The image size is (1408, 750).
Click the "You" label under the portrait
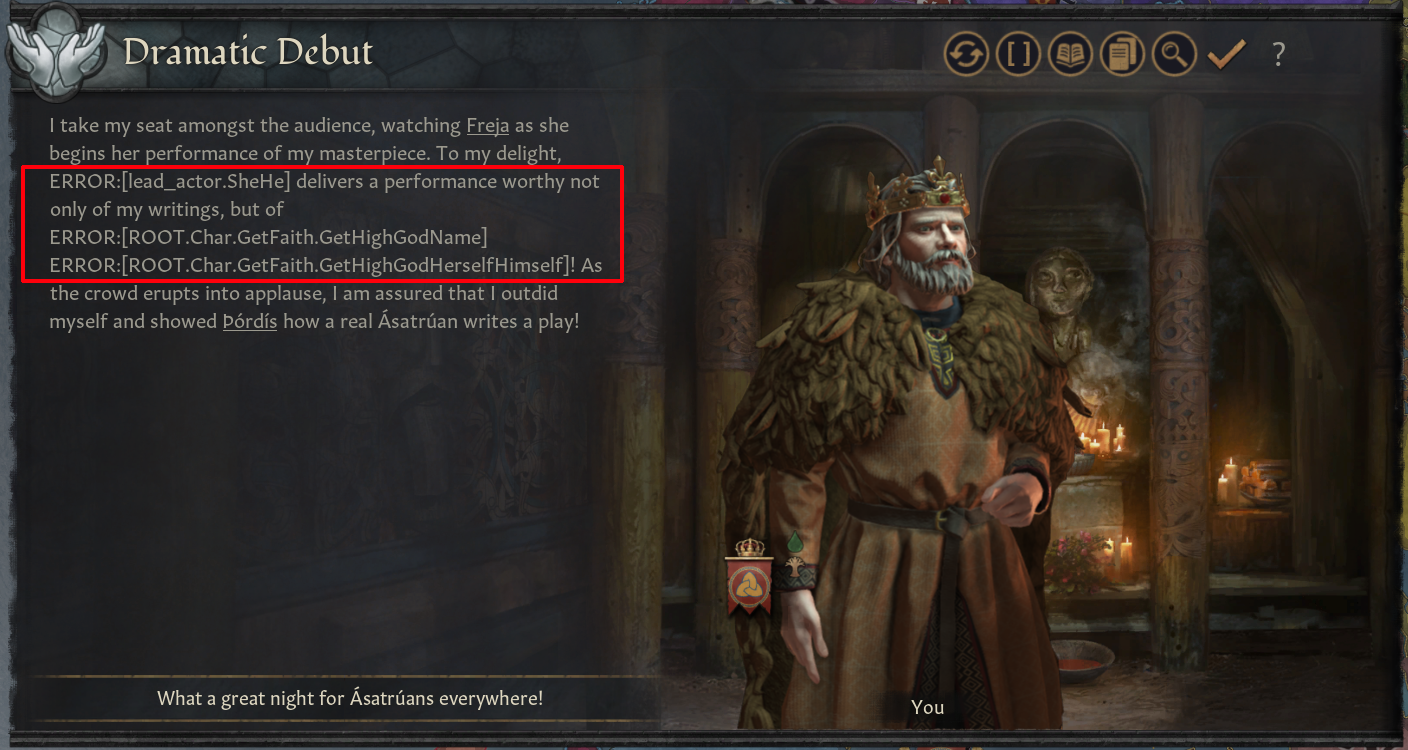click(x=927, y=707)
